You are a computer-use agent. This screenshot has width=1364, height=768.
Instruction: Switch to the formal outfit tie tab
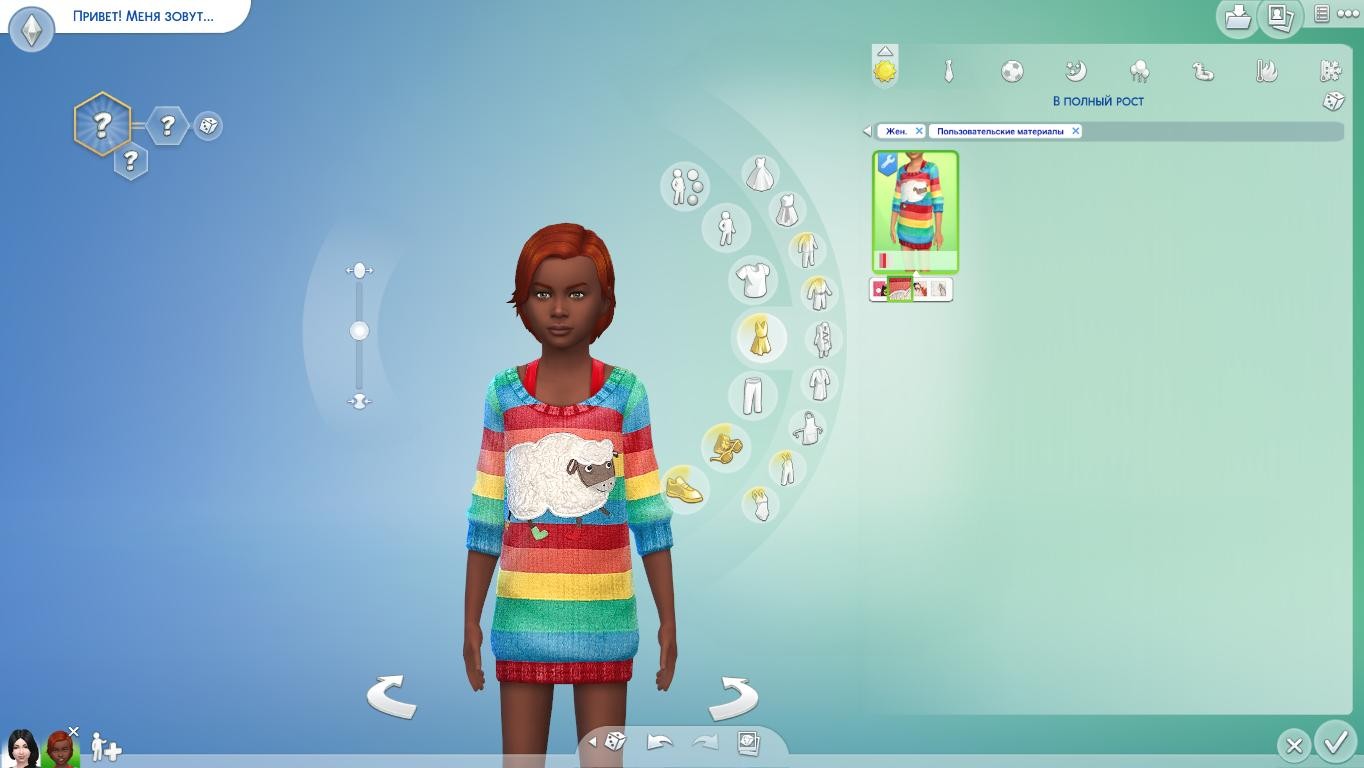point(948,71)
